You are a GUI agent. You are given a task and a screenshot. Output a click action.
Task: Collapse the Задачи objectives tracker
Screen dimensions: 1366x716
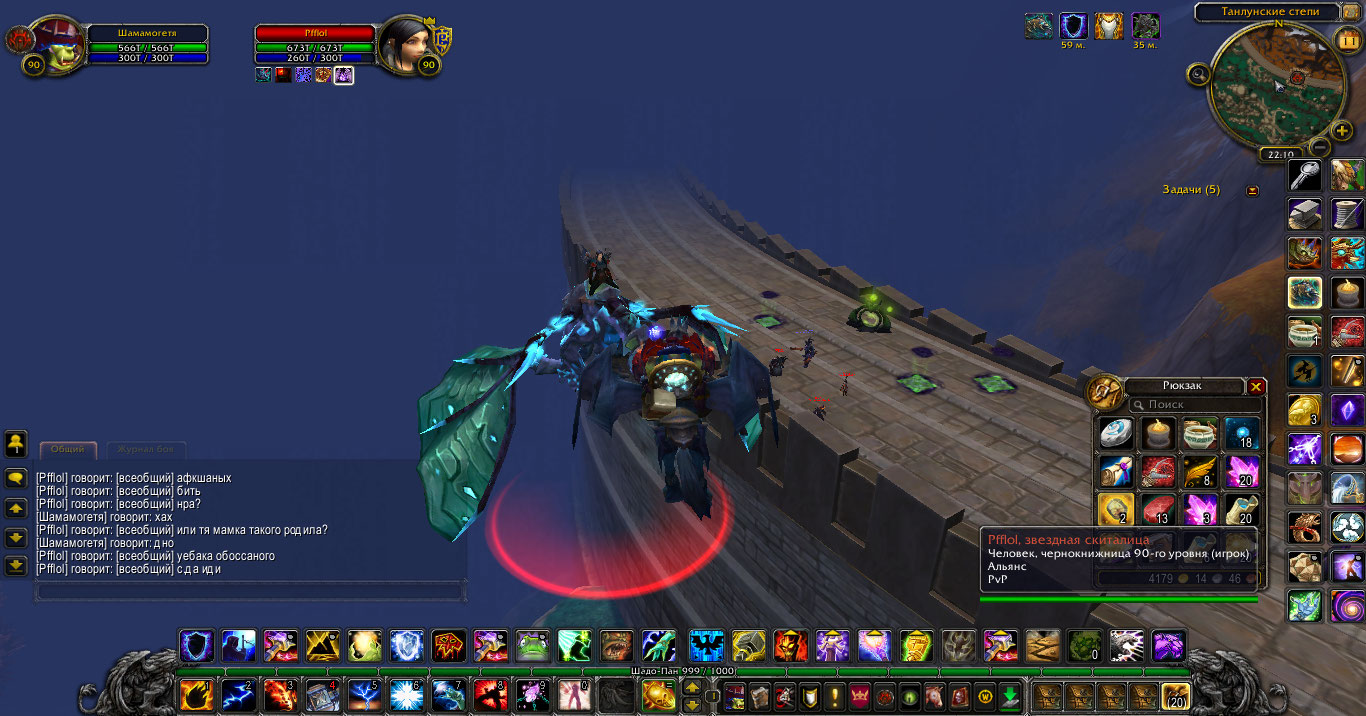(x=1252, y=190)
